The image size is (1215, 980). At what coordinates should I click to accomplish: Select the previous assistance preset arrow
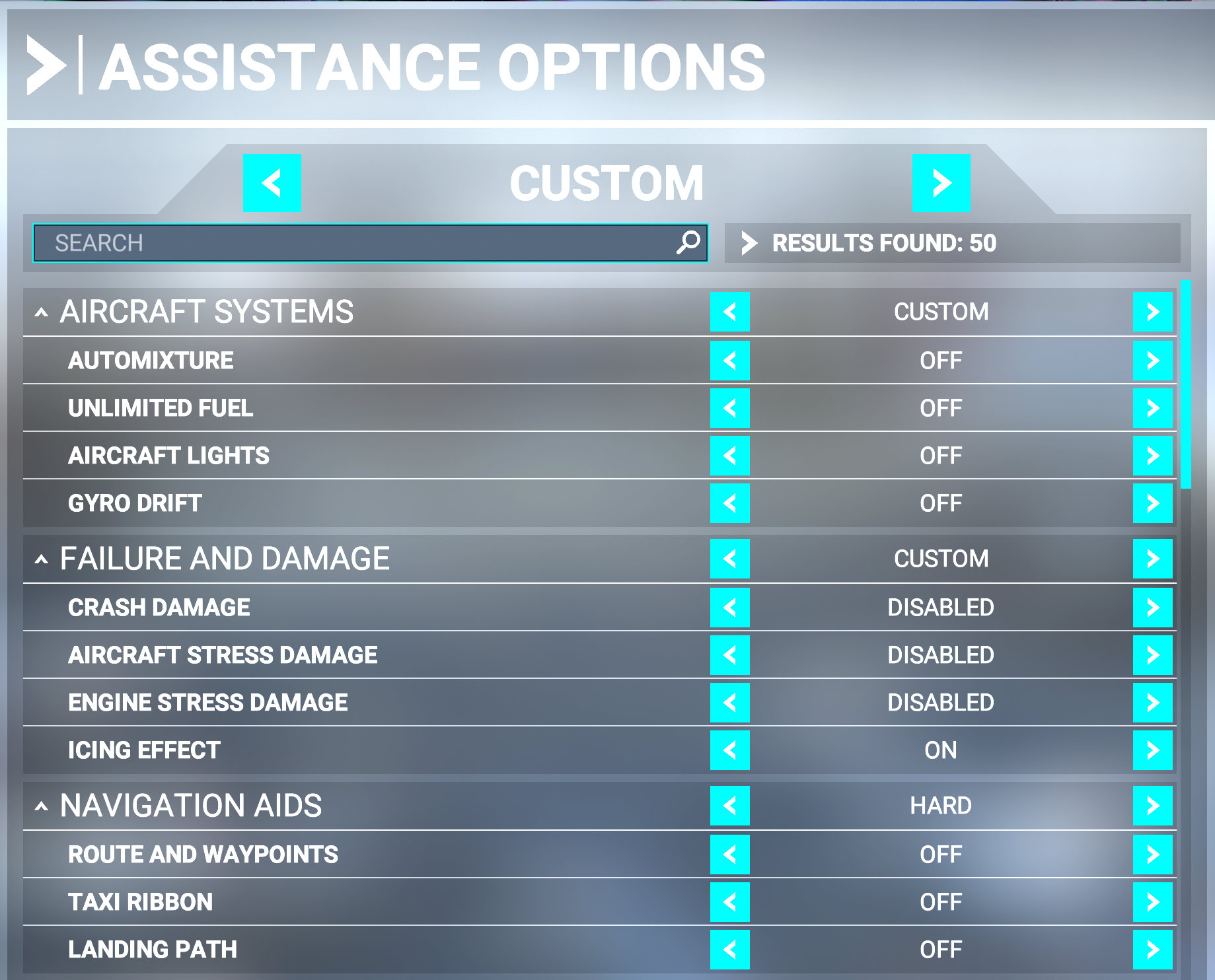[x=272, y=183]
